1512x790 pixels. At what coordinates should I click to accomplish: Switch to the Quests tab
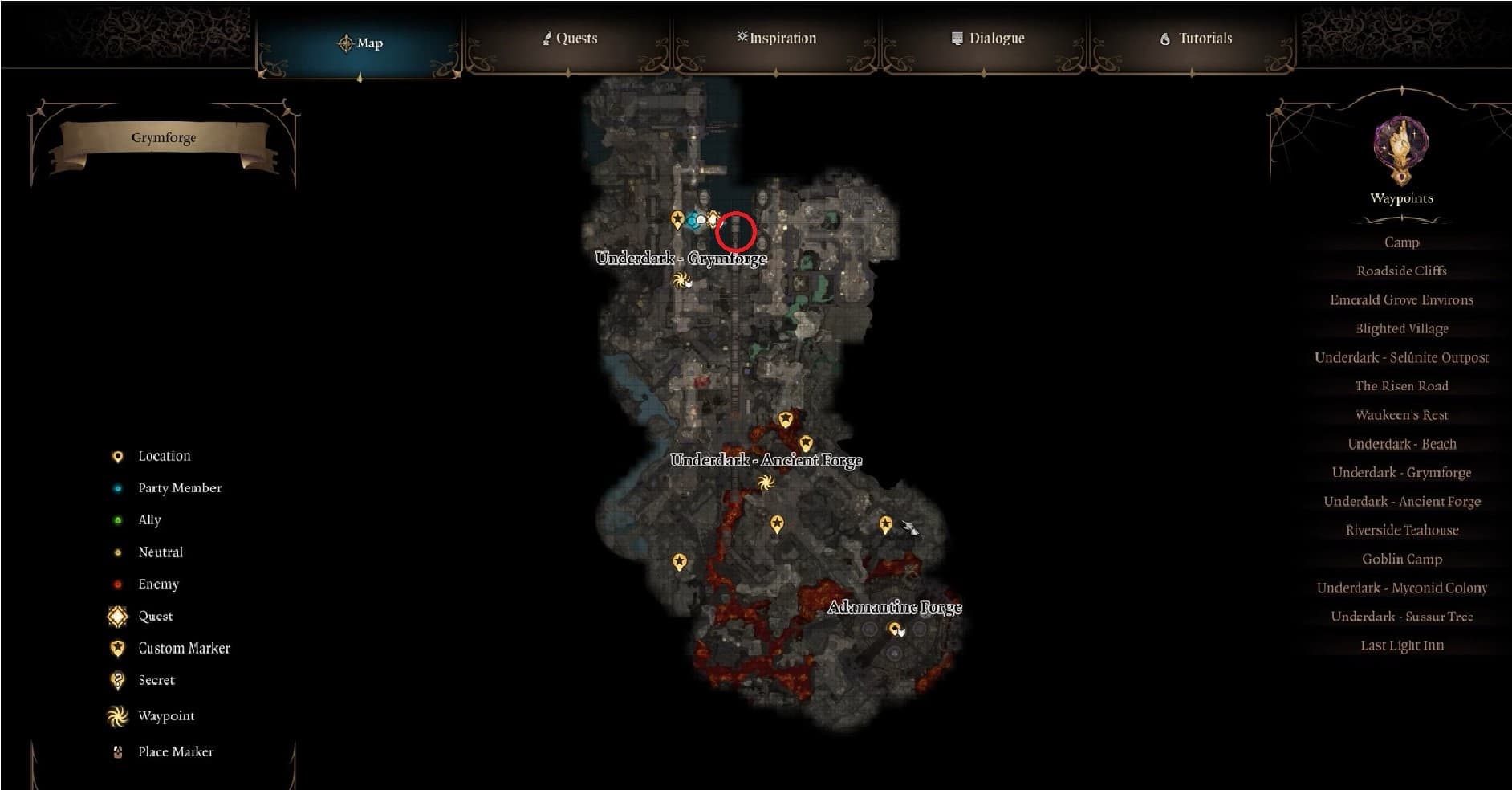pyautogui.click(x=570, y=39)
